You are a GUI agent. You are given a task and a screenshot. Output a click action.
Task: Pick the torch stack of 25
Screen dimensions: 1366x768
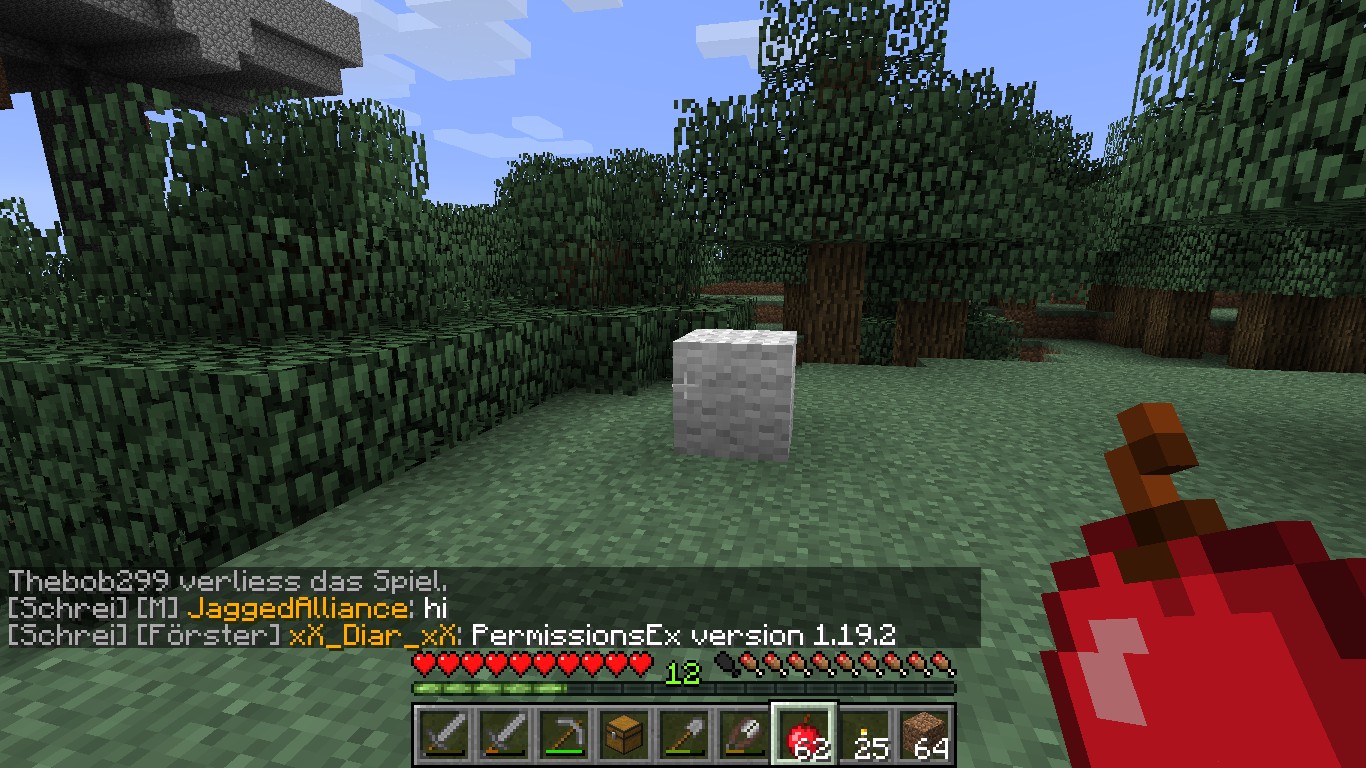click(864, 736)
